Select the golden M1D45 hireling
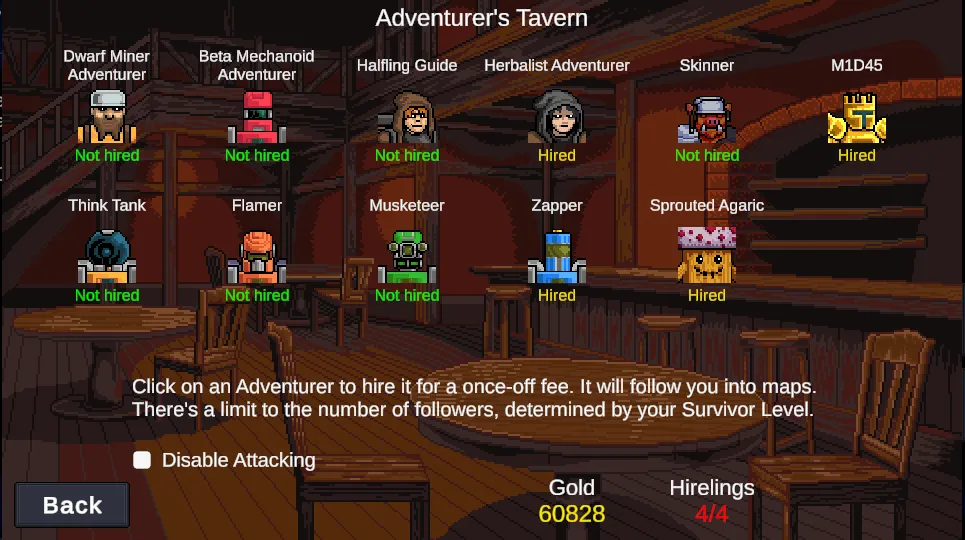 [856, 118]
